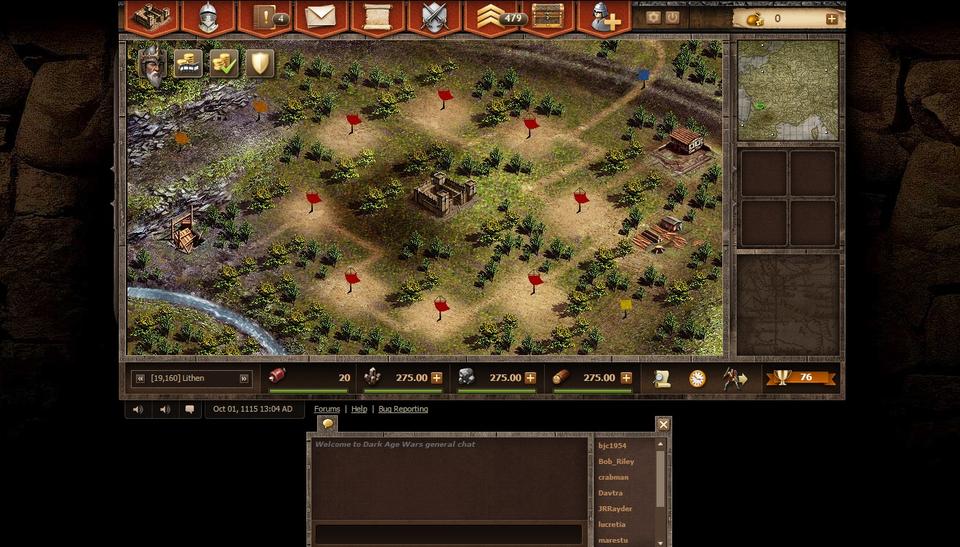Screen dimensions: 960x547
Task: Open the knight helmet menu
Action: click(x=208, y=16)
